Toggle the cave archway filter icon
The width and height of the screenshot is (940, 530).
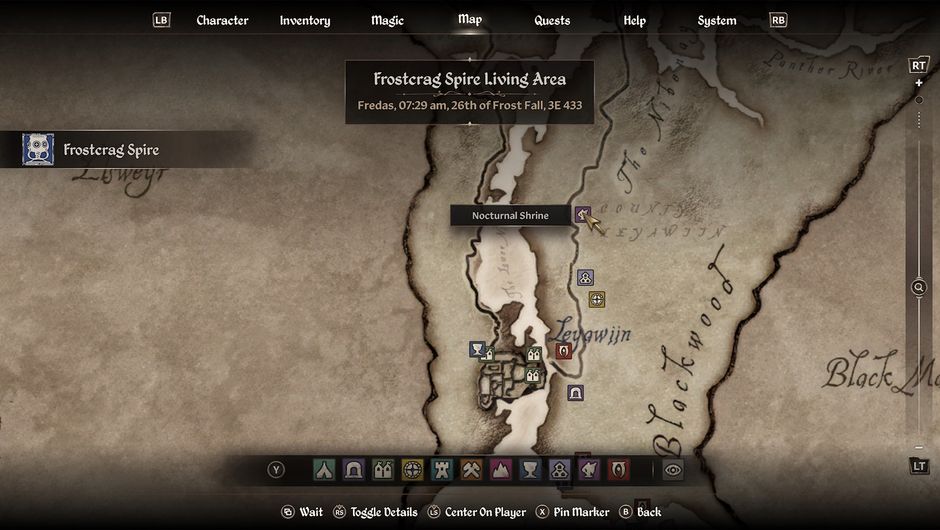pos(353,469)
